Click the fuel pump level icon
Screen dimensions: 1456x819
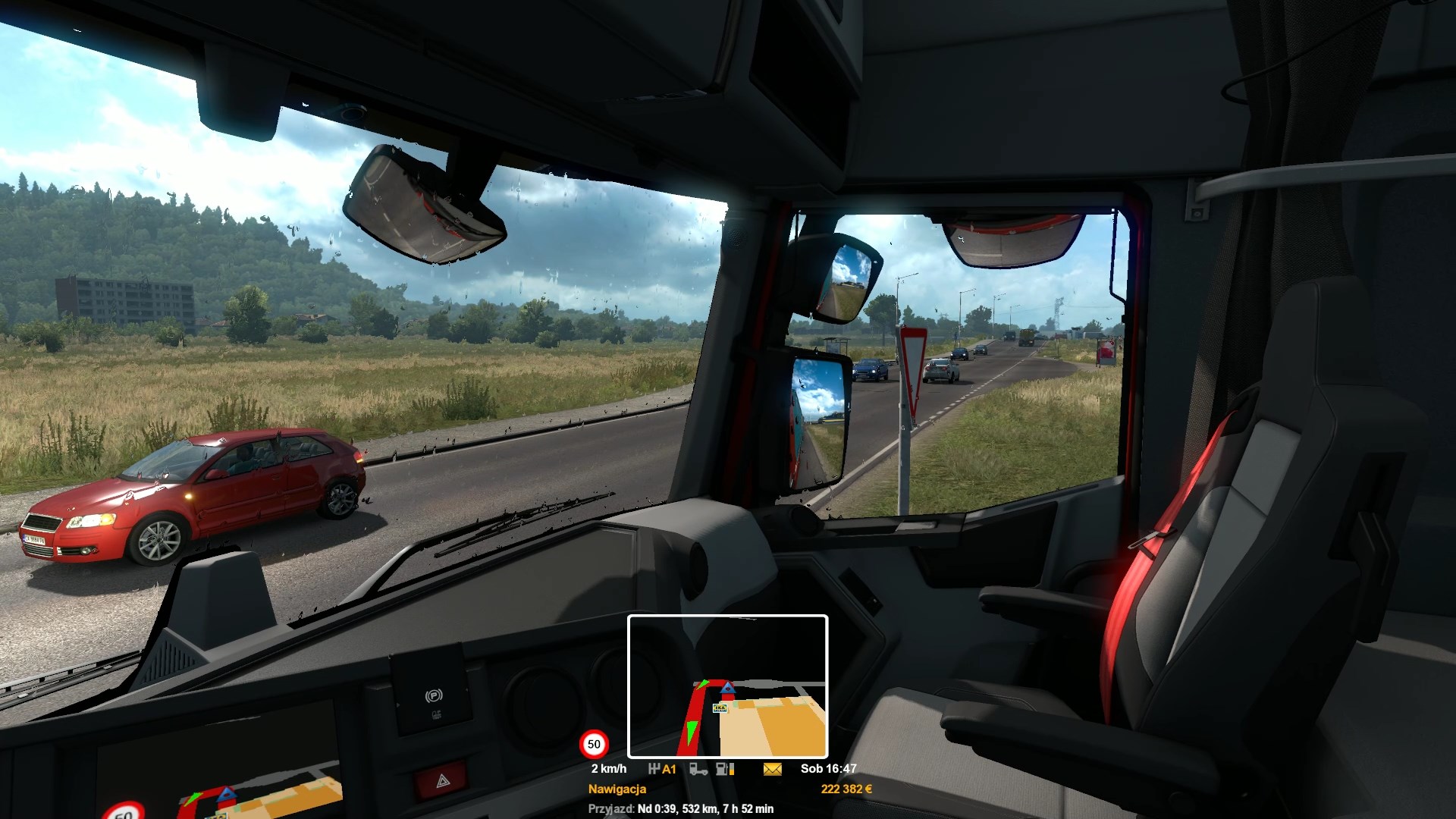point(724,769)
